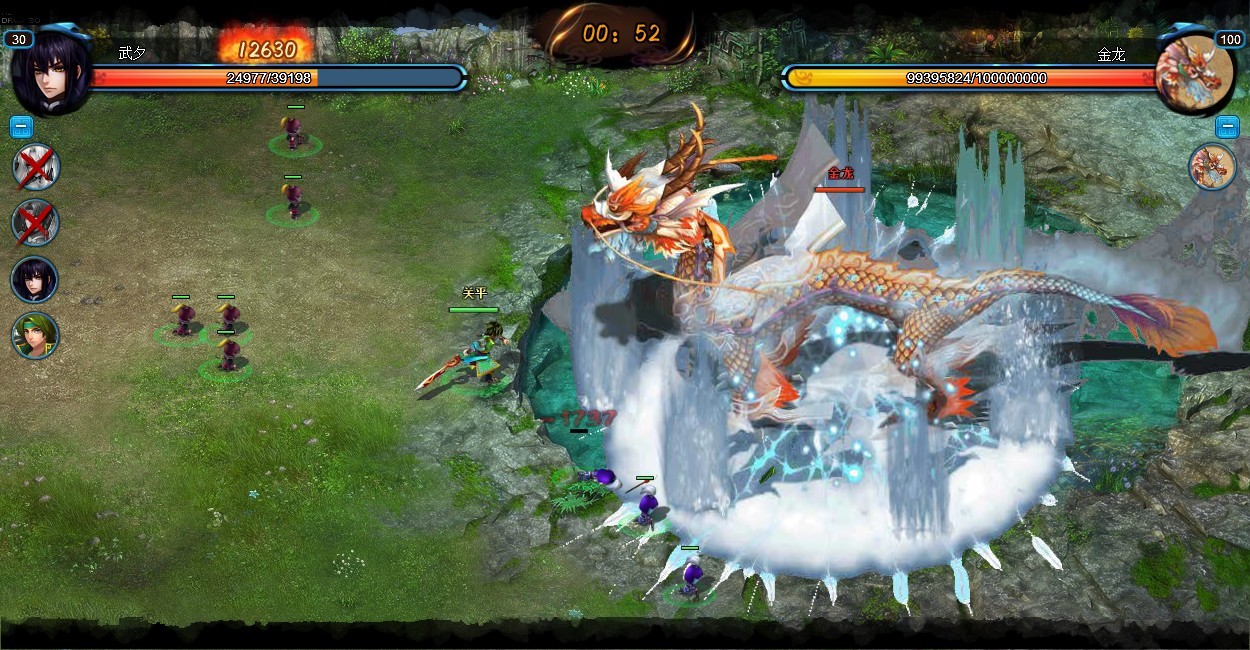Collapse the enemy roster using the right minus button
The width and height of the screenshot is (1250, 650).
(1227, 127)
